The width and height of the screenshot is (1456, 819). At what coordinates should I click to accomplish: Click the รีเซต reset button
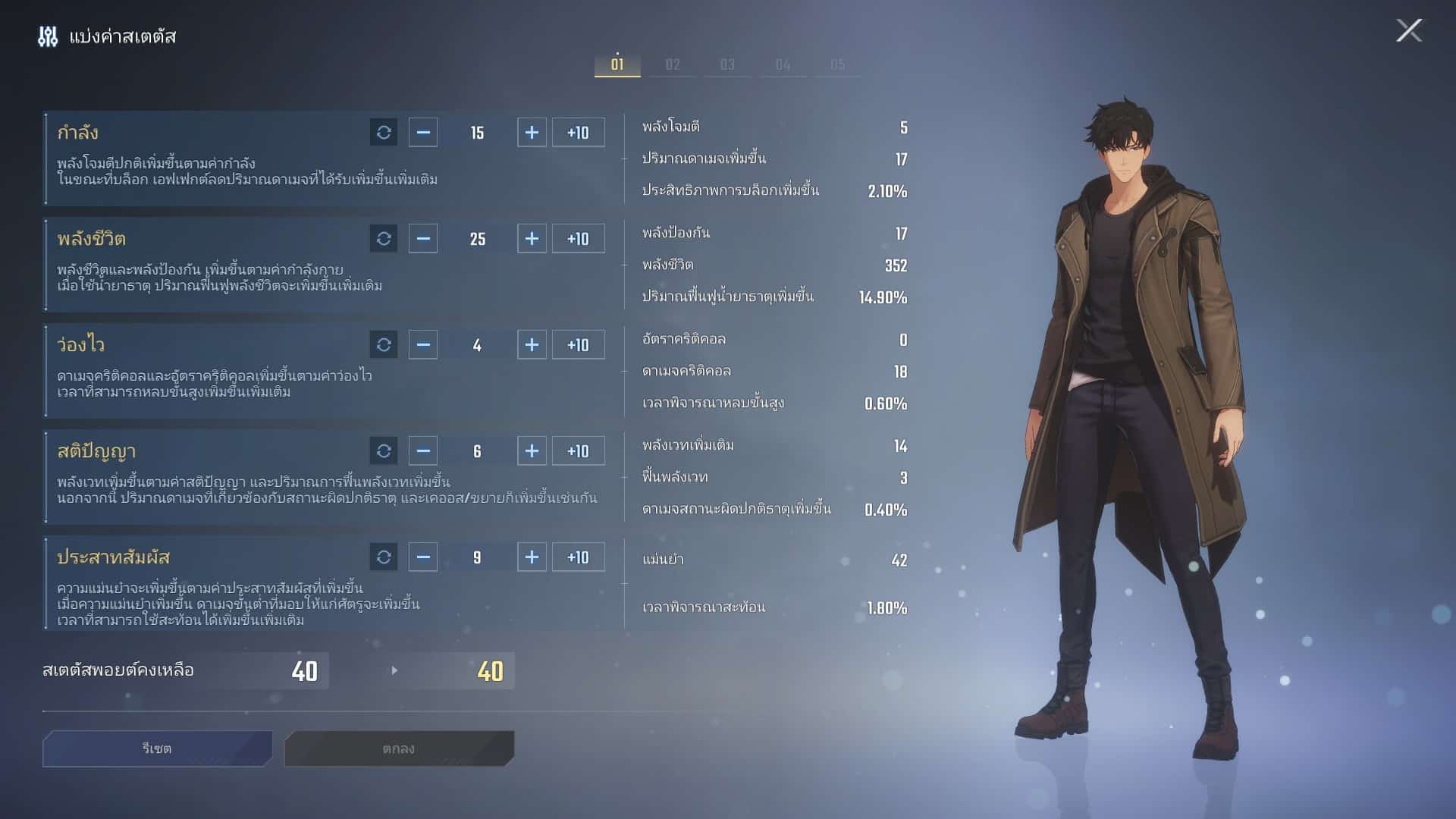(157, 748)
